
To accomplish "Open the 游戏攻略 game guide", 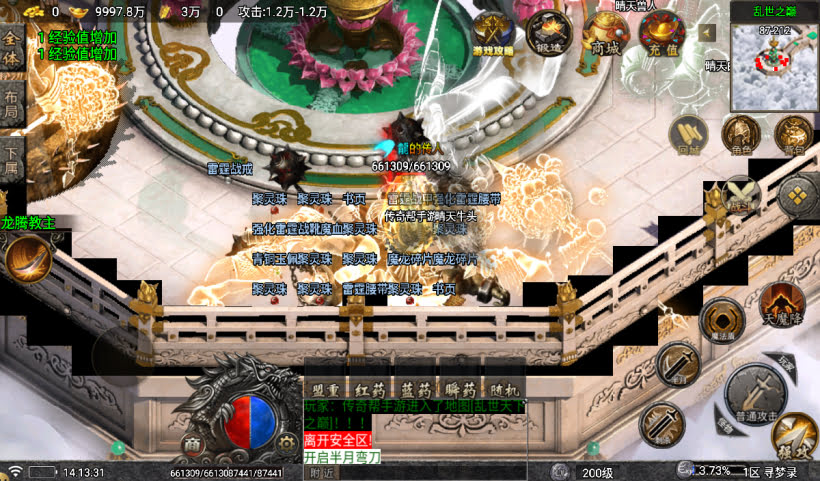I will coord(493,33).
